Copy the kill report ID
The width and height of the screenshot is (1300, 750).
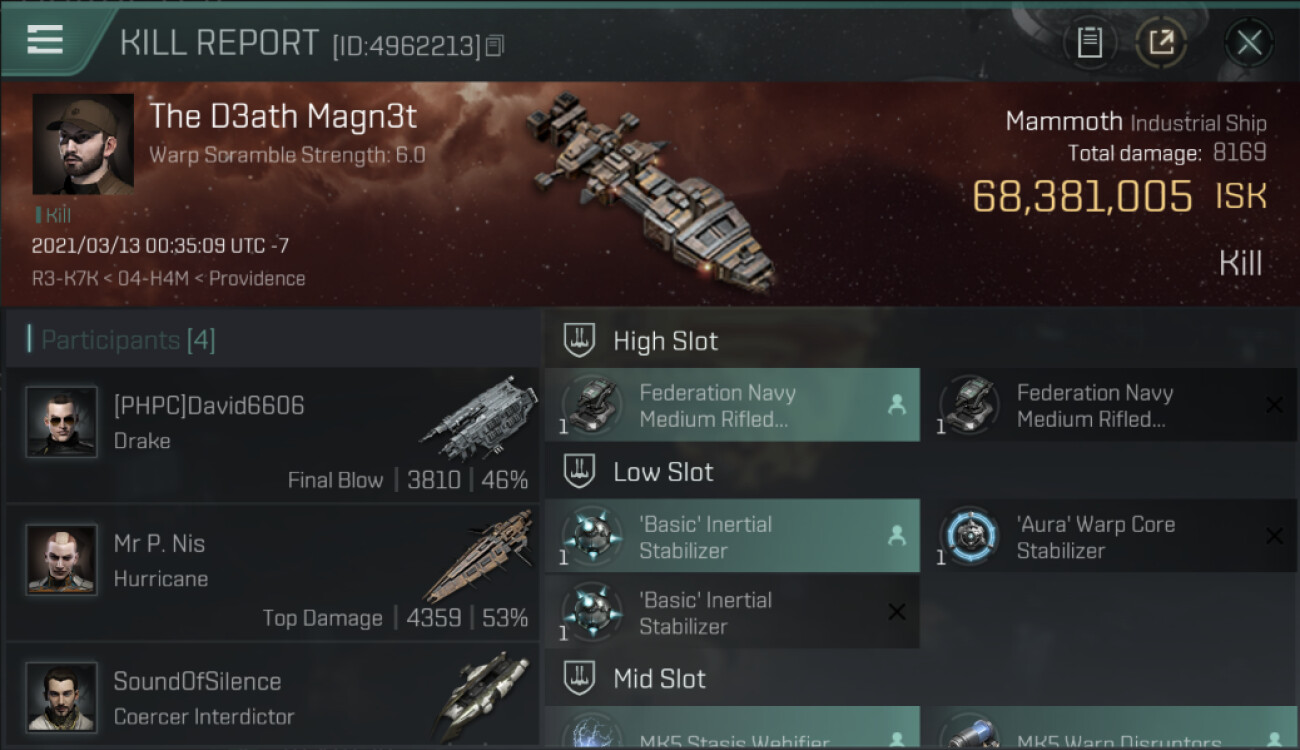pyautogui.click(x=495, y=45)
